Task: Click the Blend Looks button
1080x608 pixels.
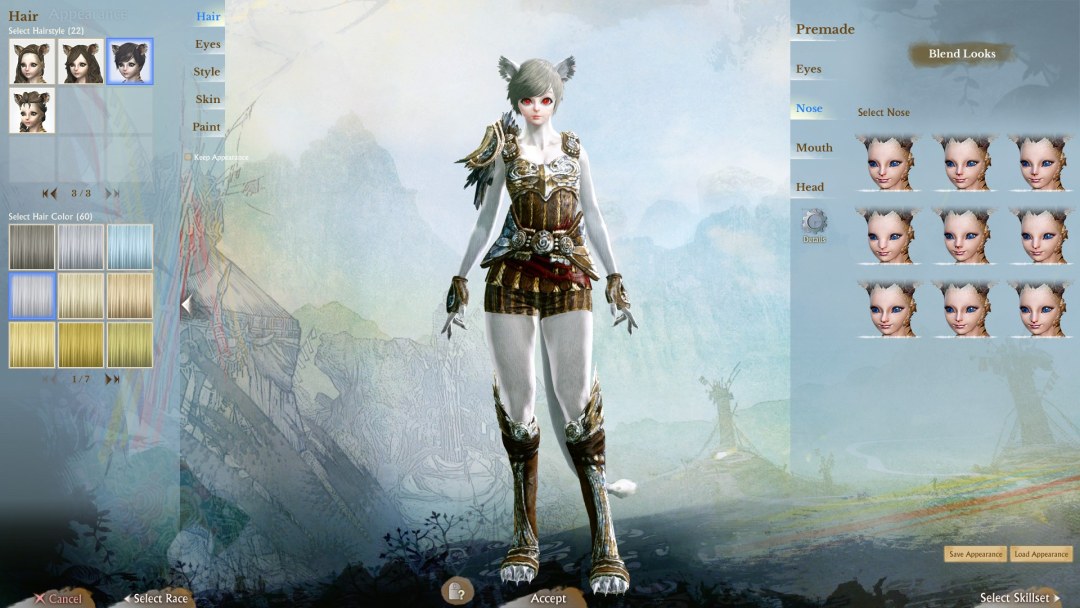Action: point(962,54)
